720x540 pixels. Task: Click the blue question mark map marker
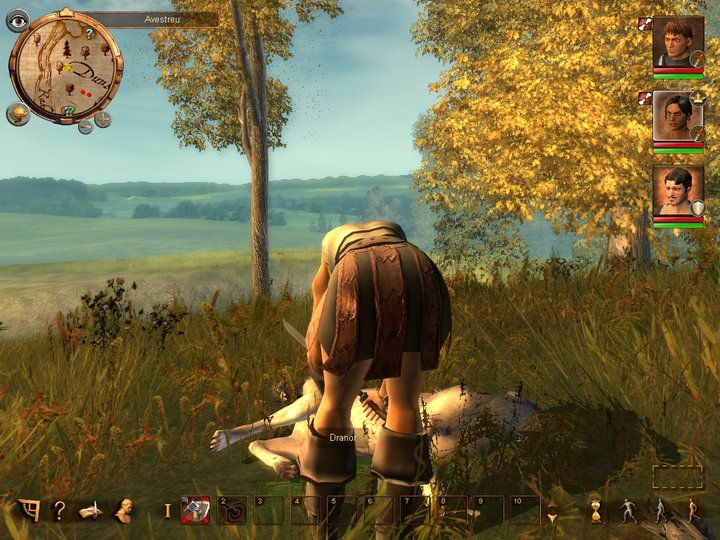pos(88,34)
